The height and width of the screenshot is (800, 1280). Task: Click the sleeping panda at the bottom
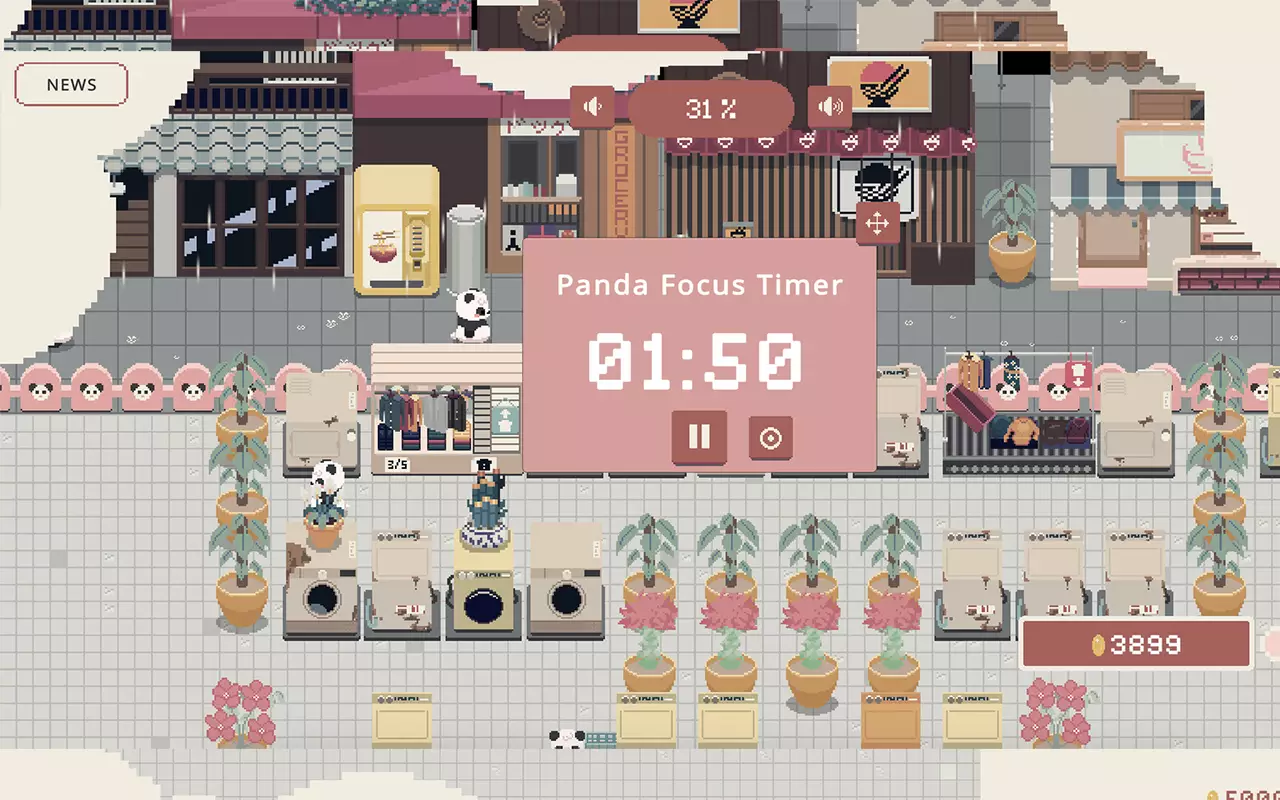(x=564, y=740)
